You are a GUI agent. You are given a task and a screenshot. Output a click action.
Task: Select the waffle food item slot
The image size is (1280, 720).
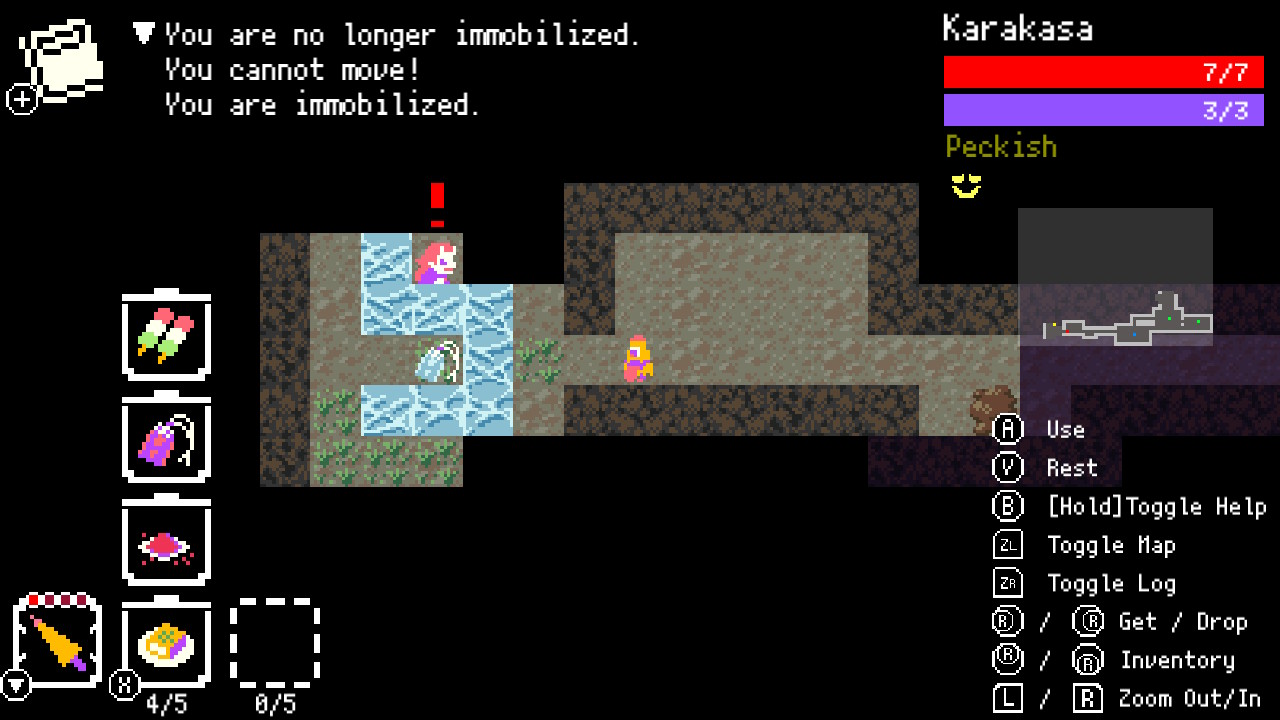coord(165,644)
